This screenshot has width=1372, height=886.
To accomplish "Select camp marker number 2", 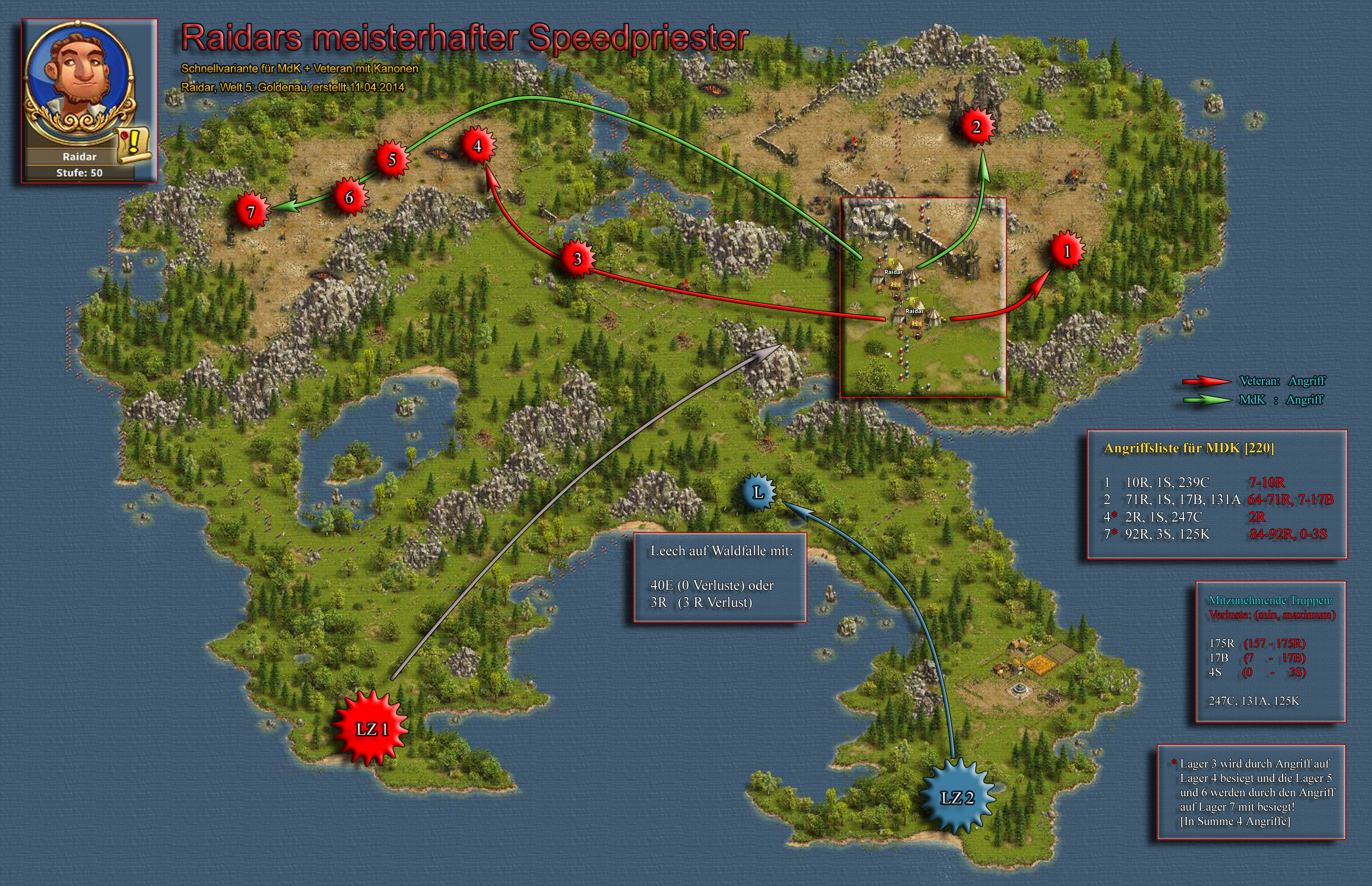I will [976, 127].
